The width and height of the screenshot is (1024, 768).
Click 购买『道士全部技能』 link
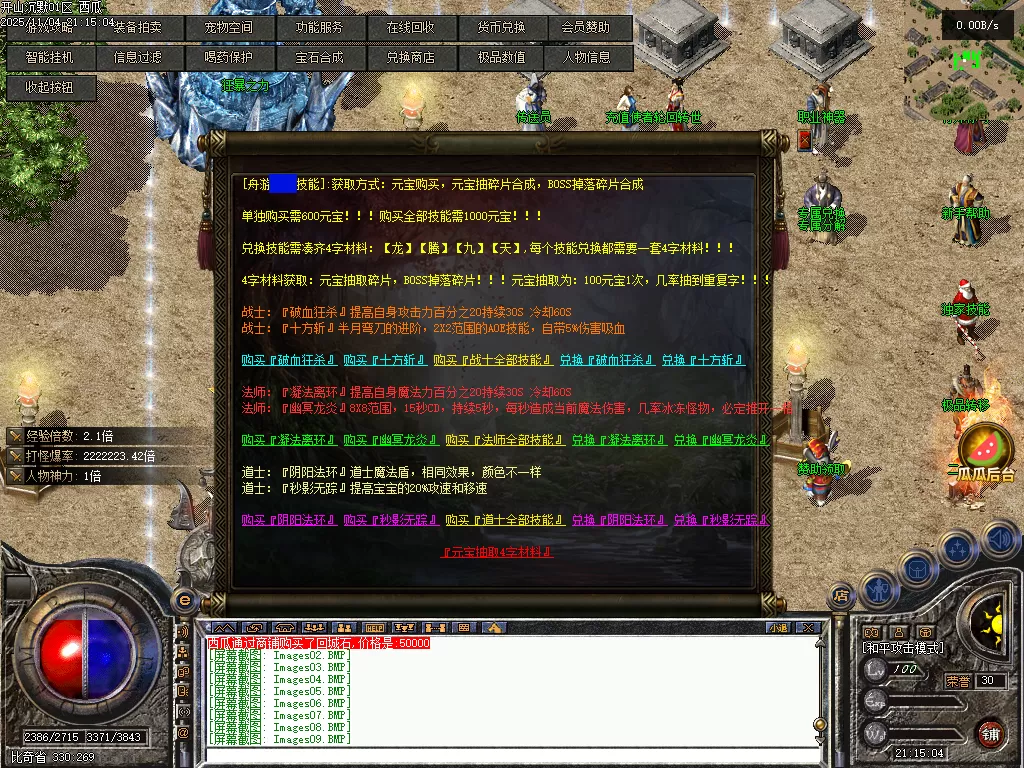point(505,520)
